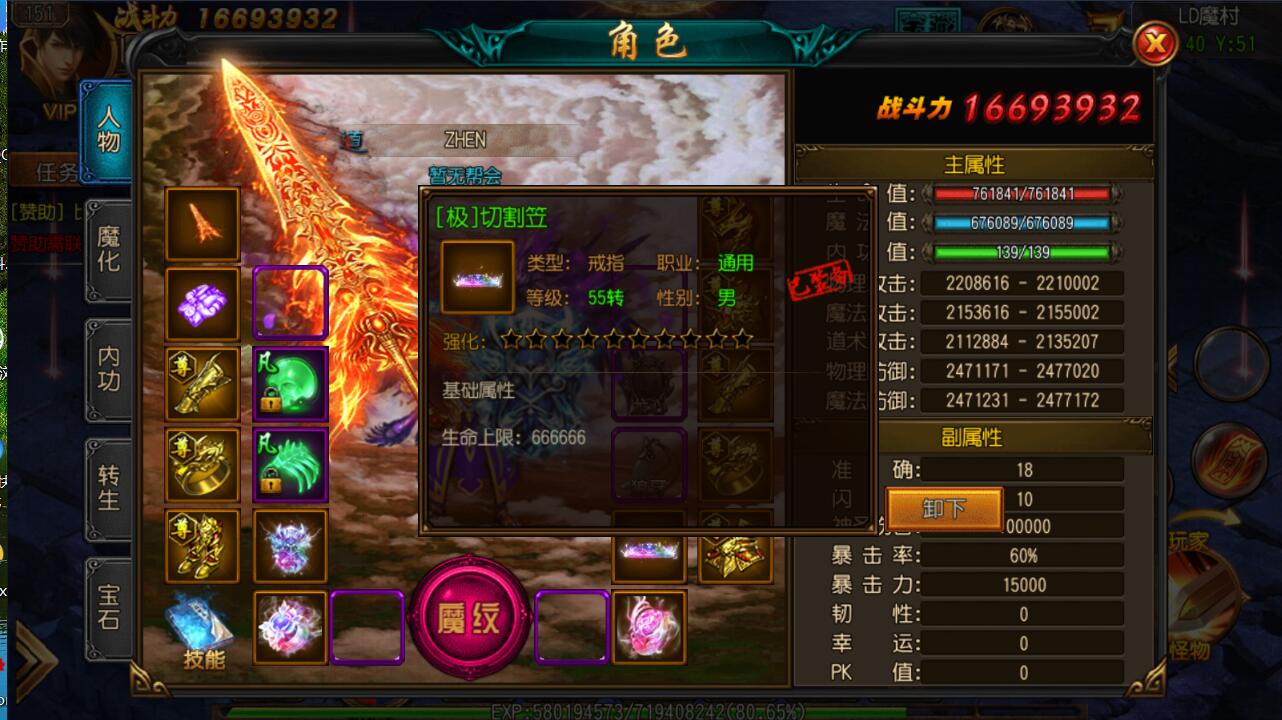
Task: Click the locked green skull slot
Action: (x=290, y=385)
